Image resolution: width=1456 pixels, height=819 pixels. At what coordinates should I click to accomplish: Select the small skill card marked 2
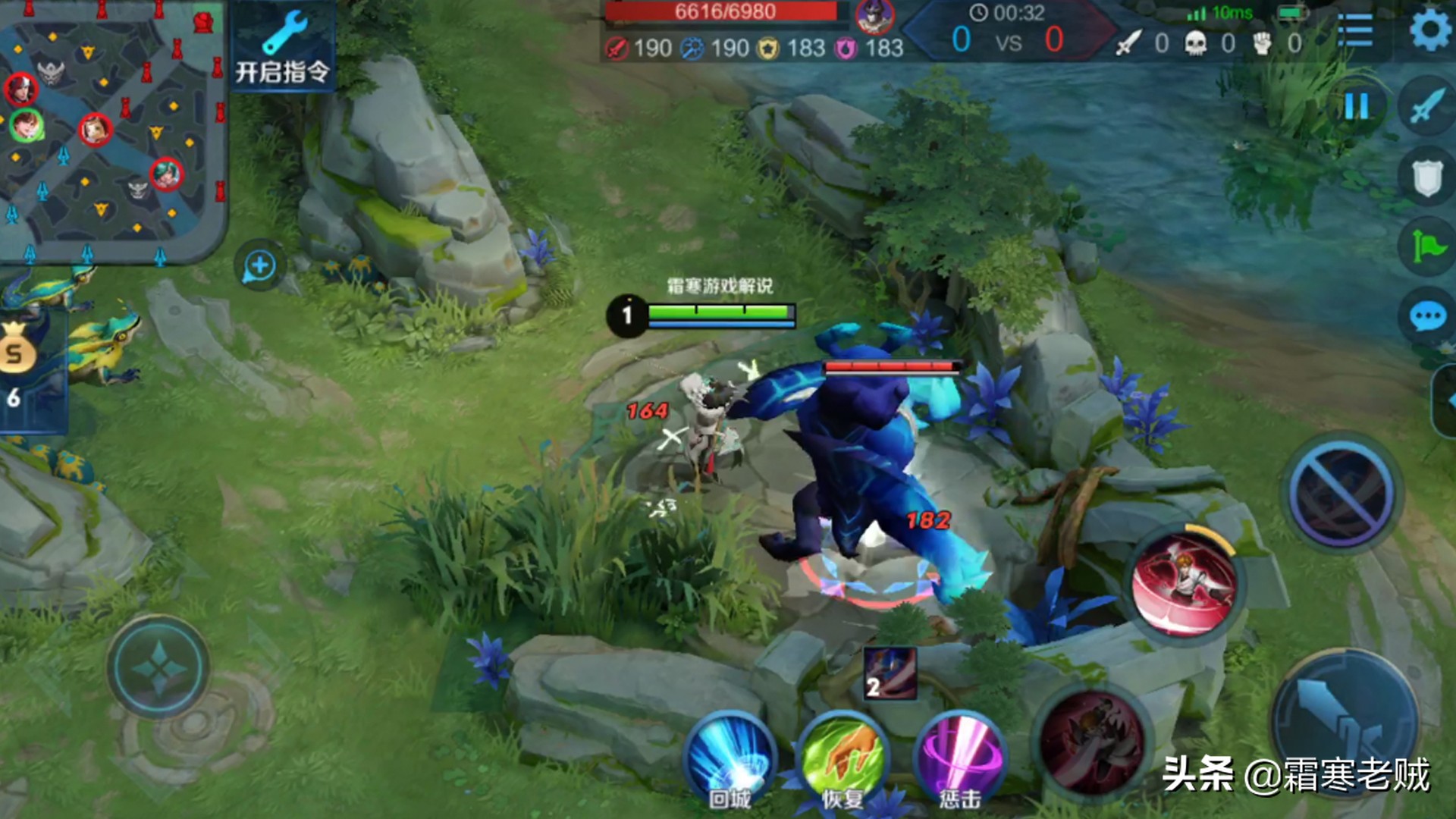point(890,673)
